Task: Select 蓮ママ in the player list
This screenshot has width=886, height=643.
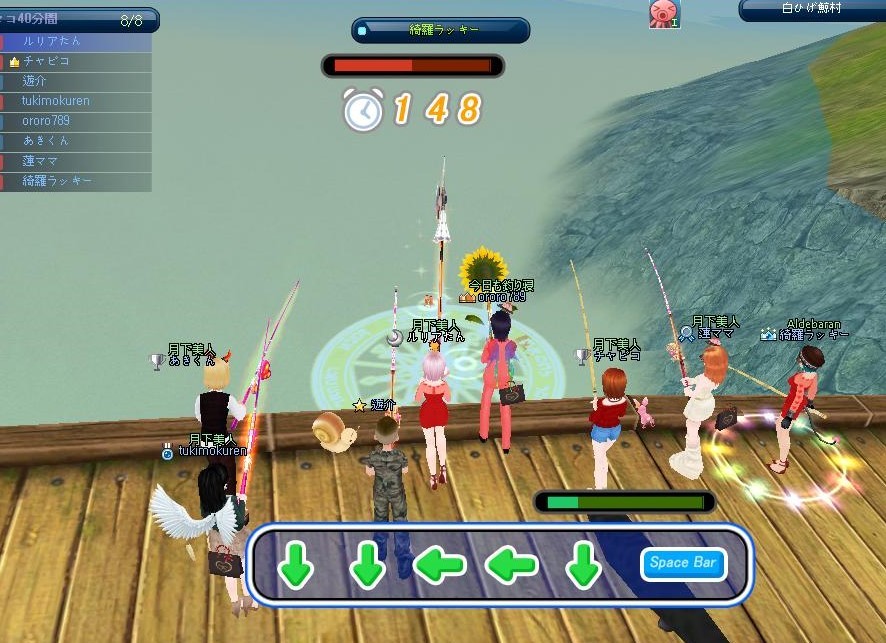Action: tap(76, 161)
